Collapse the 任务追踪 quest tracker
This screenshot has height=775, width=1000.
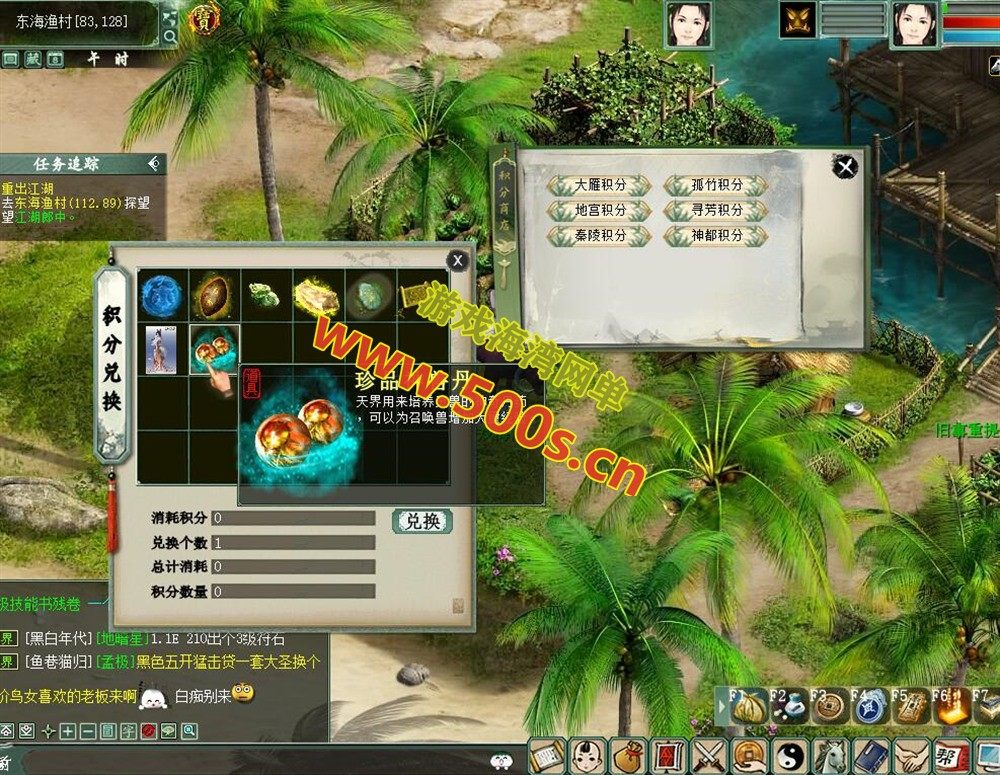[x=153, y=163]
